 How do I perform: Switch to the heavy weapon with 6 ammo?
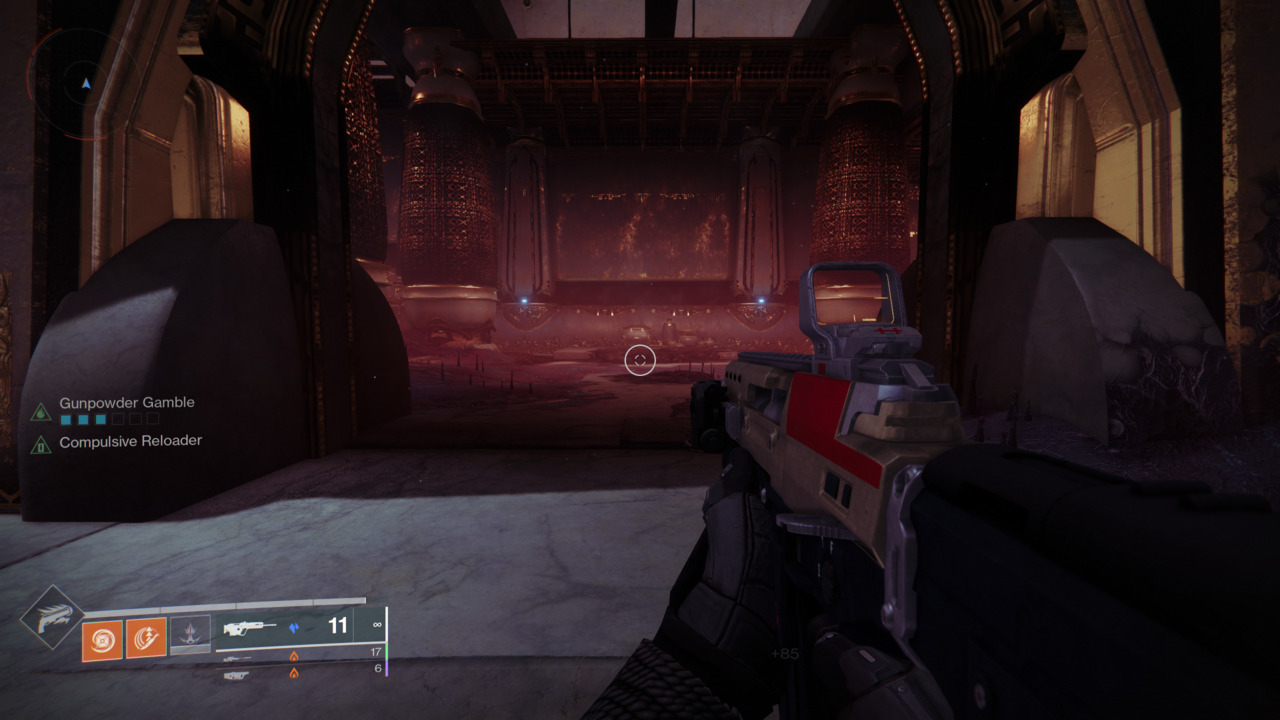300,673
